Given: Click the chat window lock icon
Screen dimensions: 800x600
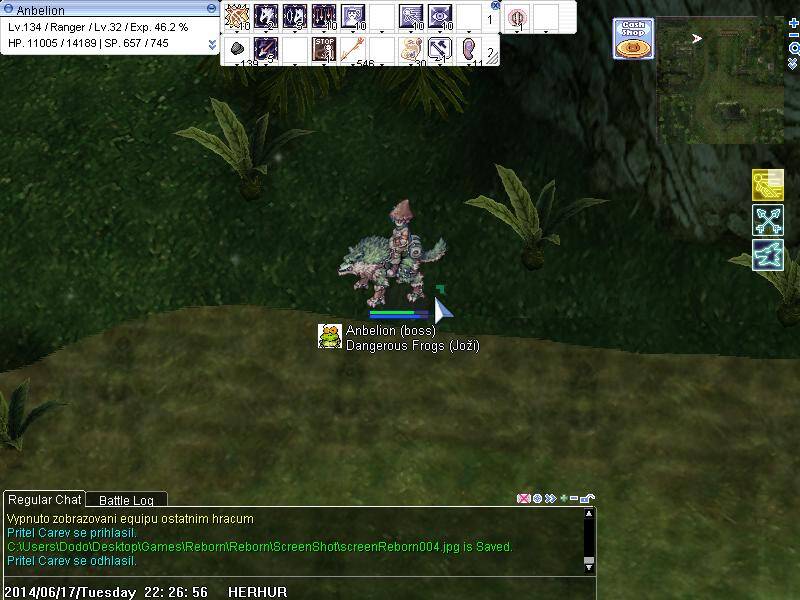Looking at the screenshot, I should point(589,498).
